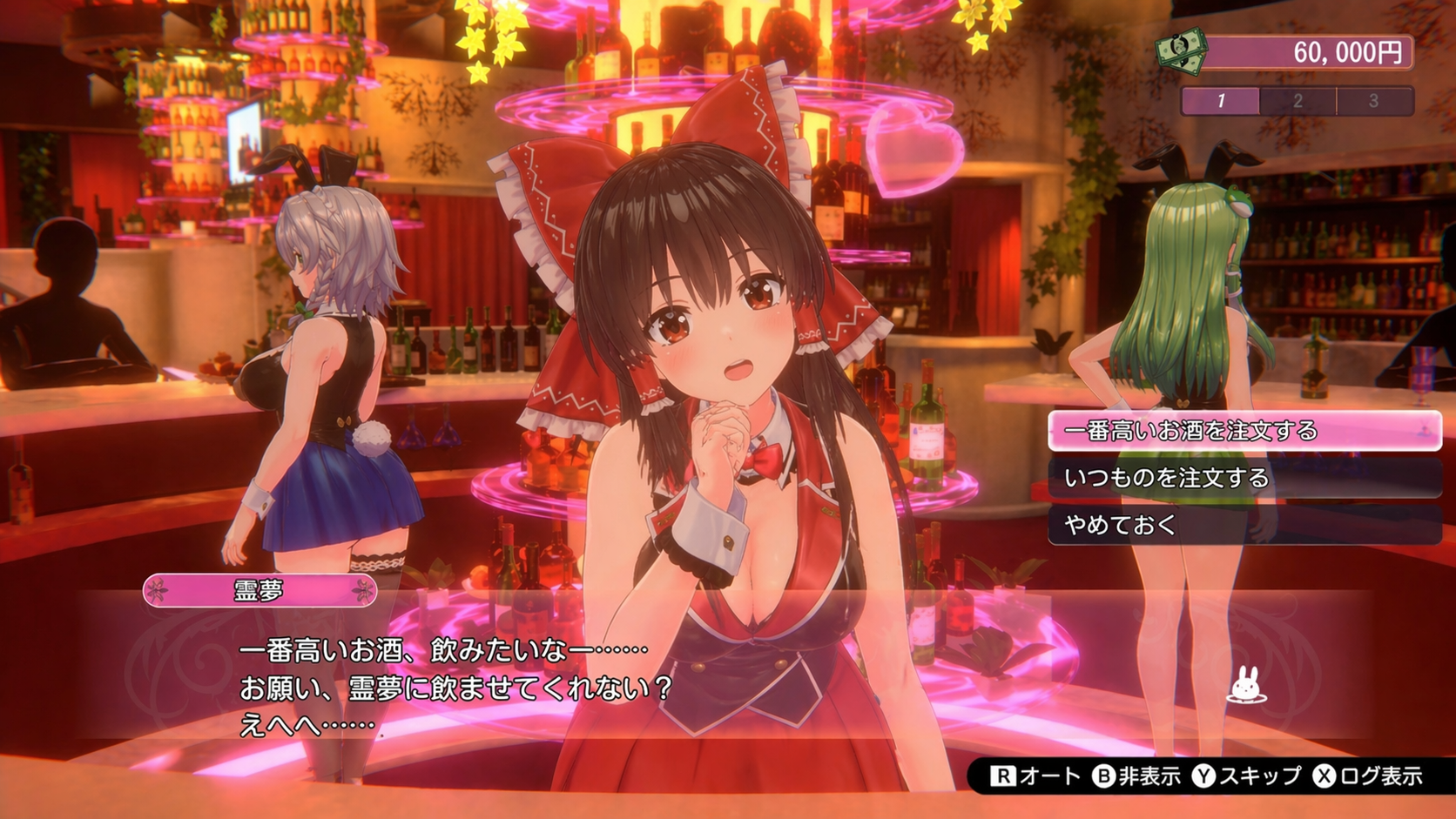Pick the やめておく option
Image resolution: width=1456 pixels, height=819 pixels.
pyautogui.click(x=1244, y=525)
